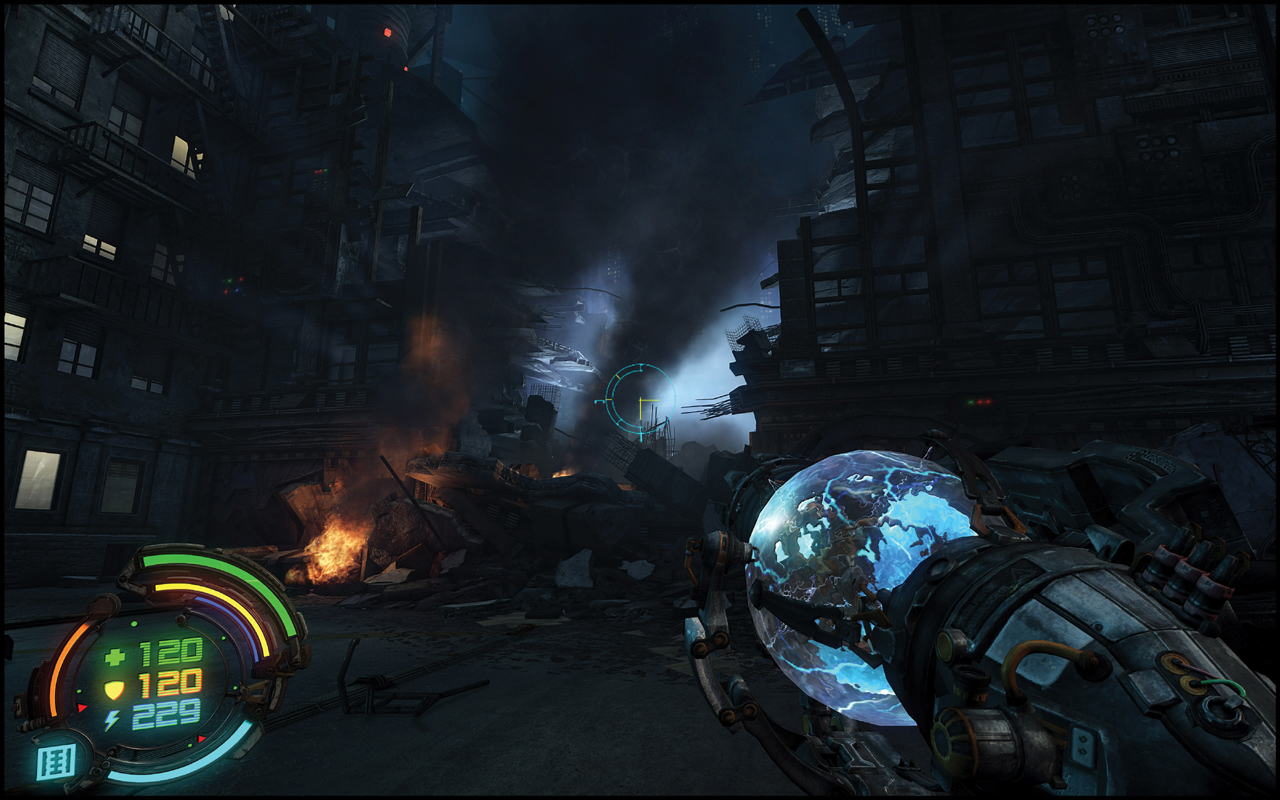Viewport: 1280px width, 800px height.
Task: Select the cyan weapon mode icon
Action: tap(56, 763)
